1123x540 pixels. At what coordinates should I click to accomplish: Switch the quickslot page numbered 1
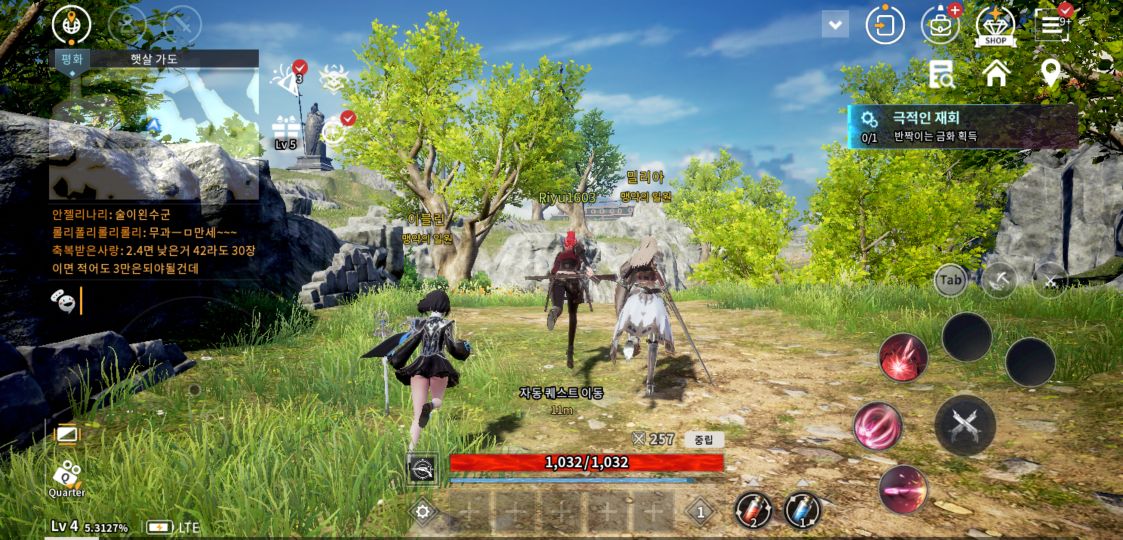[701, 513]
